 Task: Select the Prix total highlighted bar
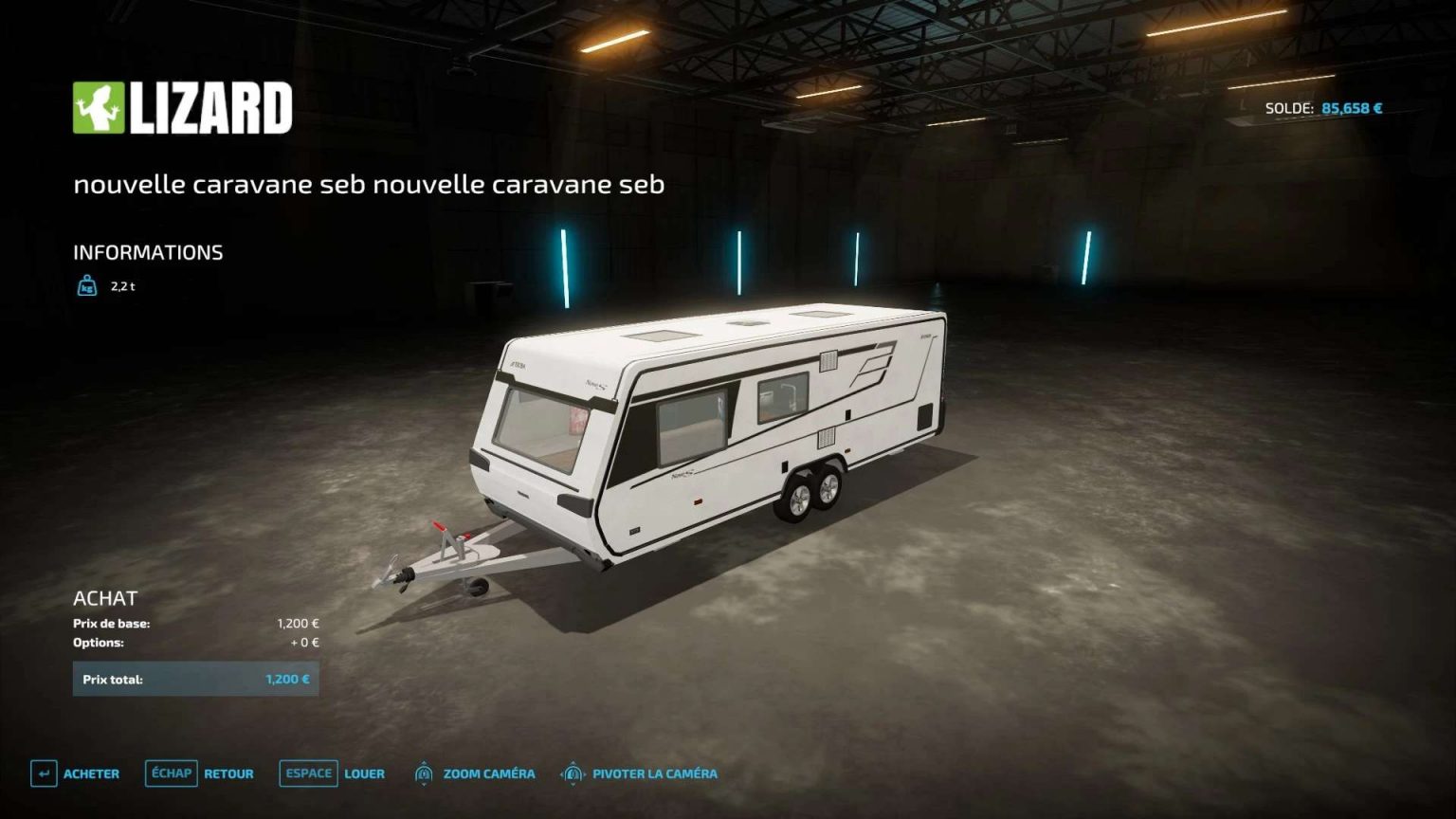[196, 679]
